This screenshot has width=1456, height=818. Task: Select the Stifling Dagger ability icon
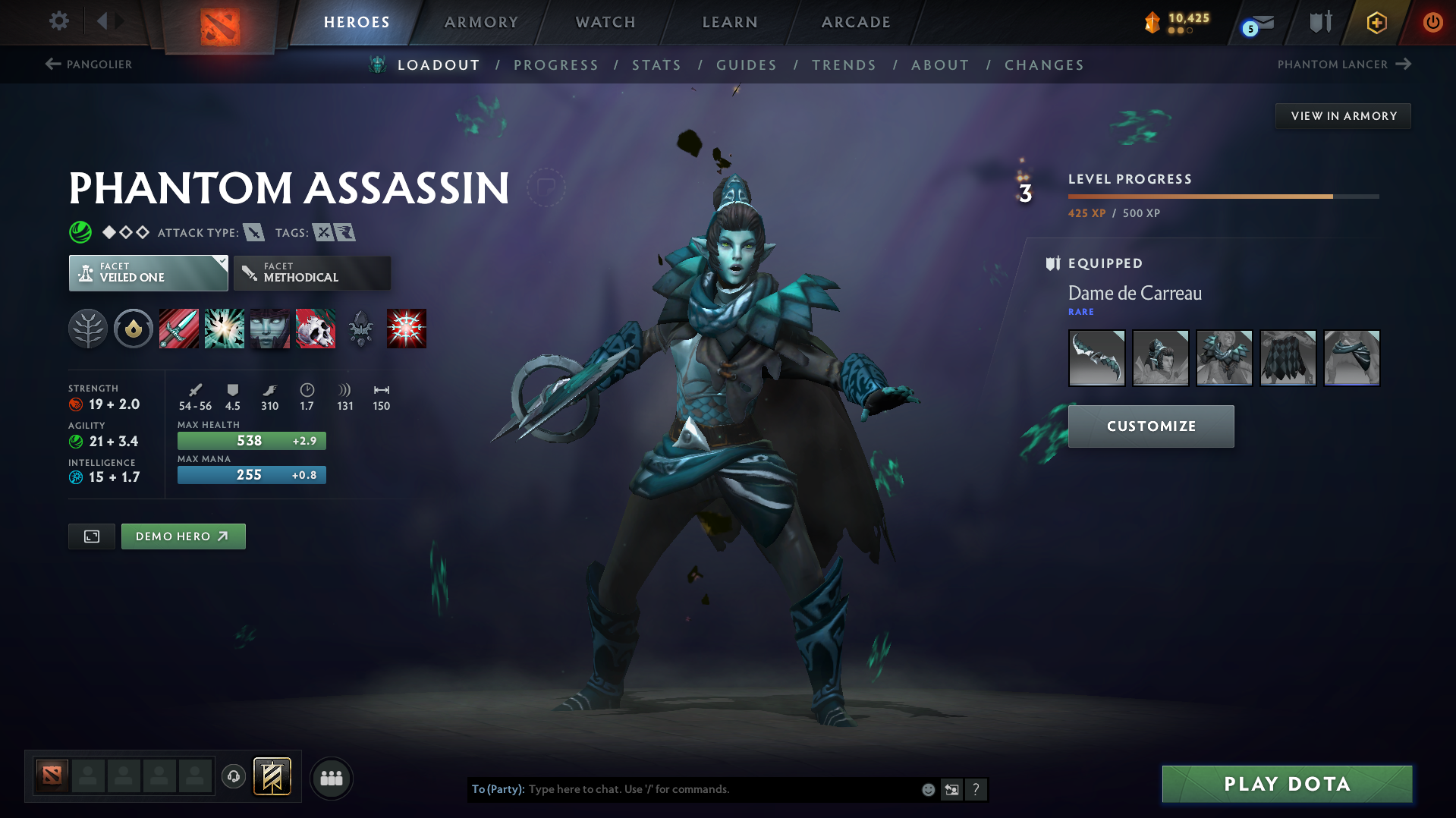[179, 329]
